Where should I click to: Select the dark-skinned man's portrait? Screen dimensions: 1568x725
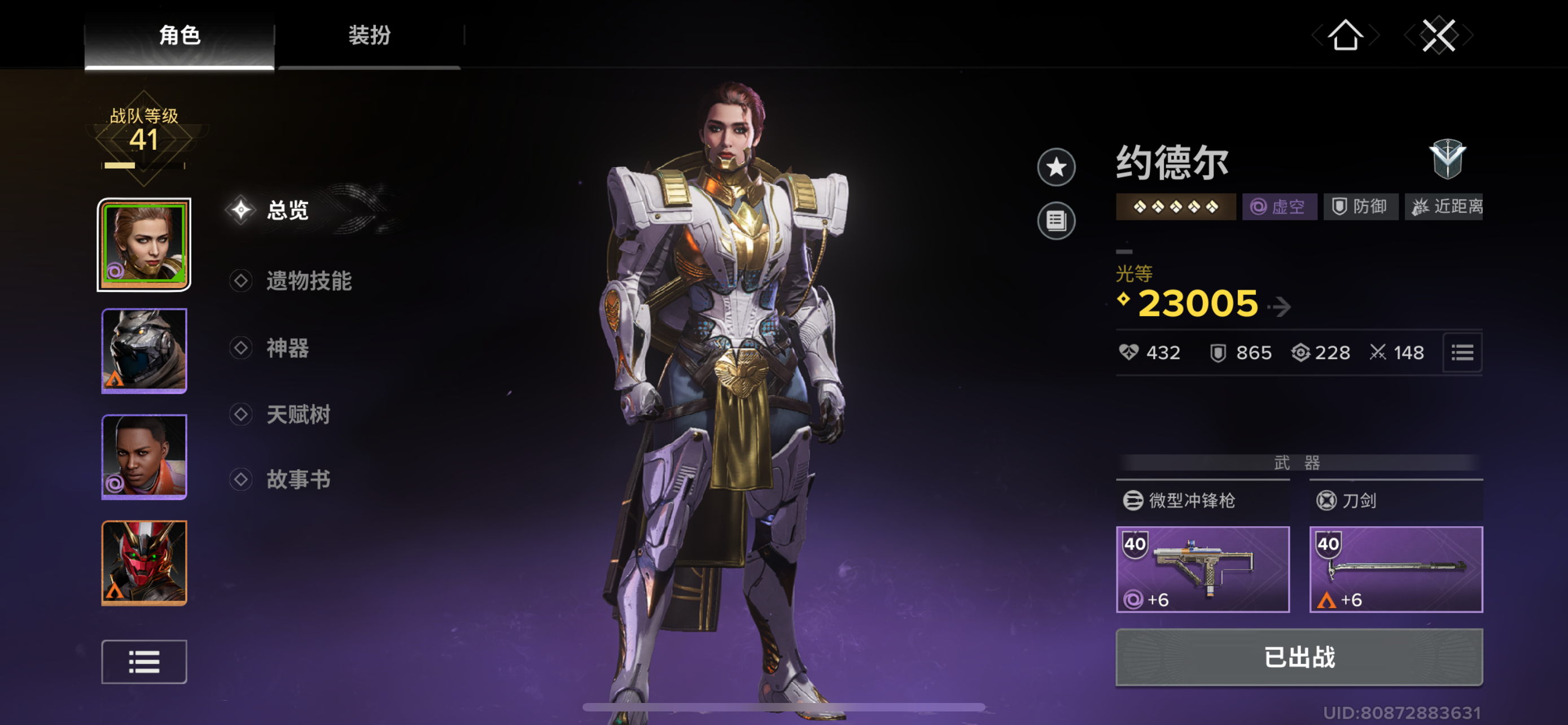144,457
